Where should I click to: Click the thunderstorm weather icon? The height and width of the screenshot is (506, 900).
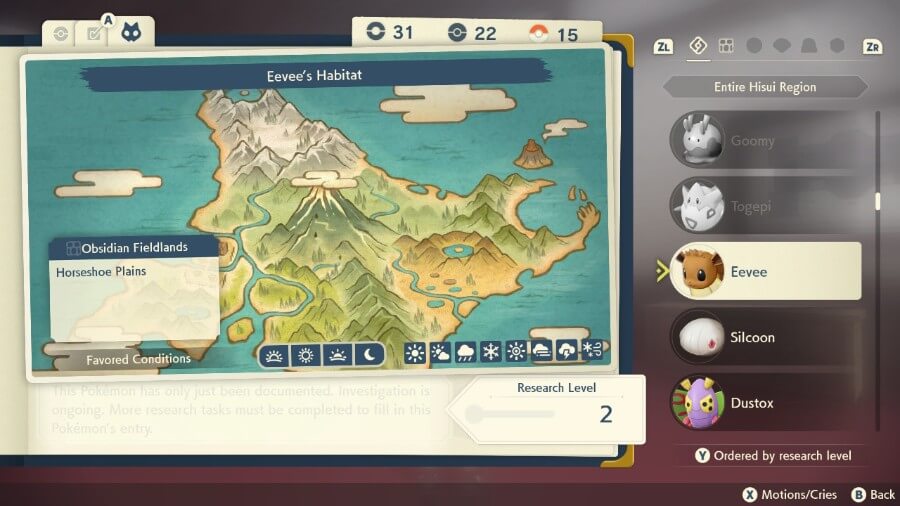click(567, 352)
